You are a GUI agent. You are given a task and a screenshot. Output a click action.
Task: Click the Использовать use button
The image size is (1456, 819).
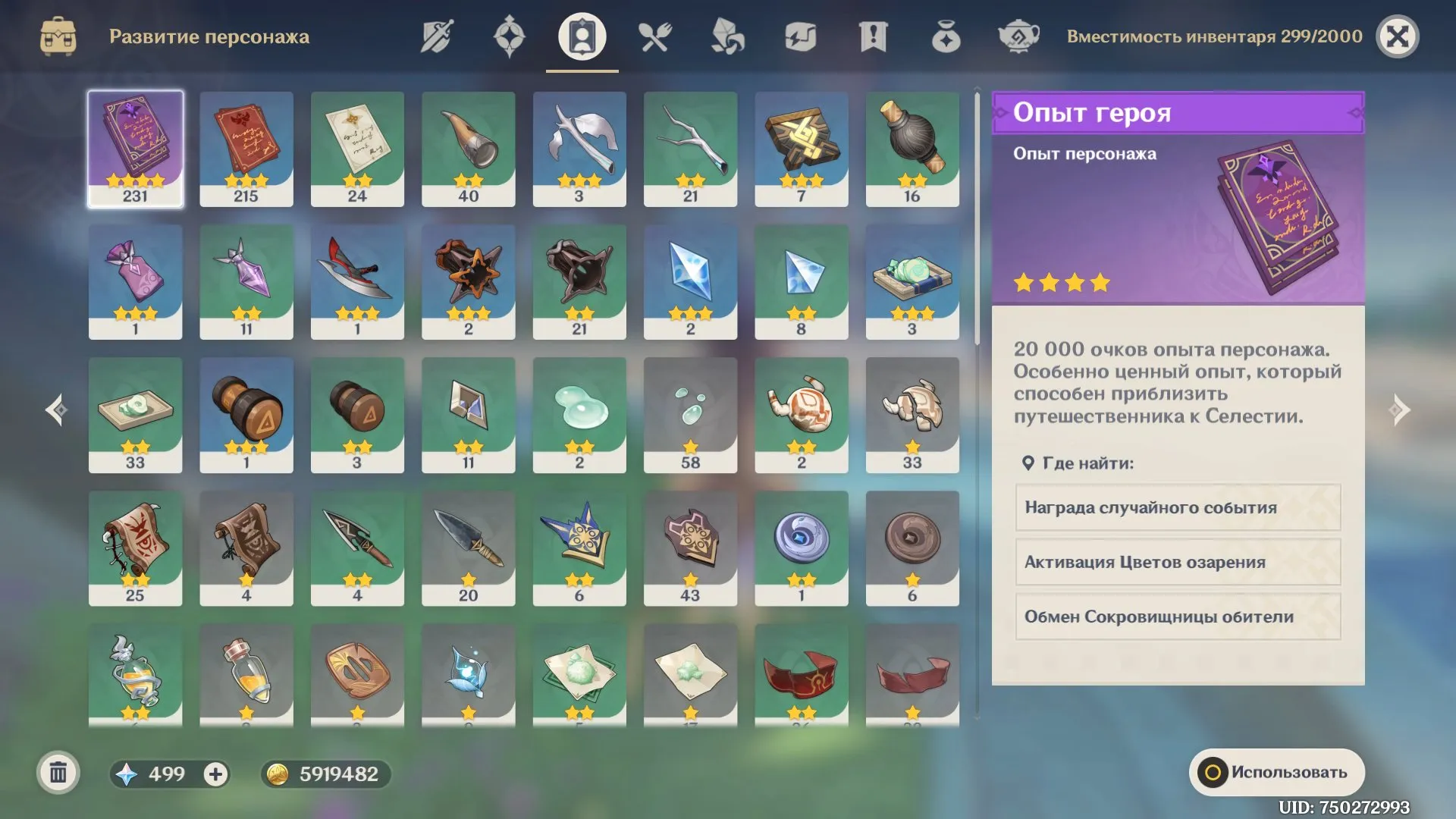click(x=1276, y=772)
